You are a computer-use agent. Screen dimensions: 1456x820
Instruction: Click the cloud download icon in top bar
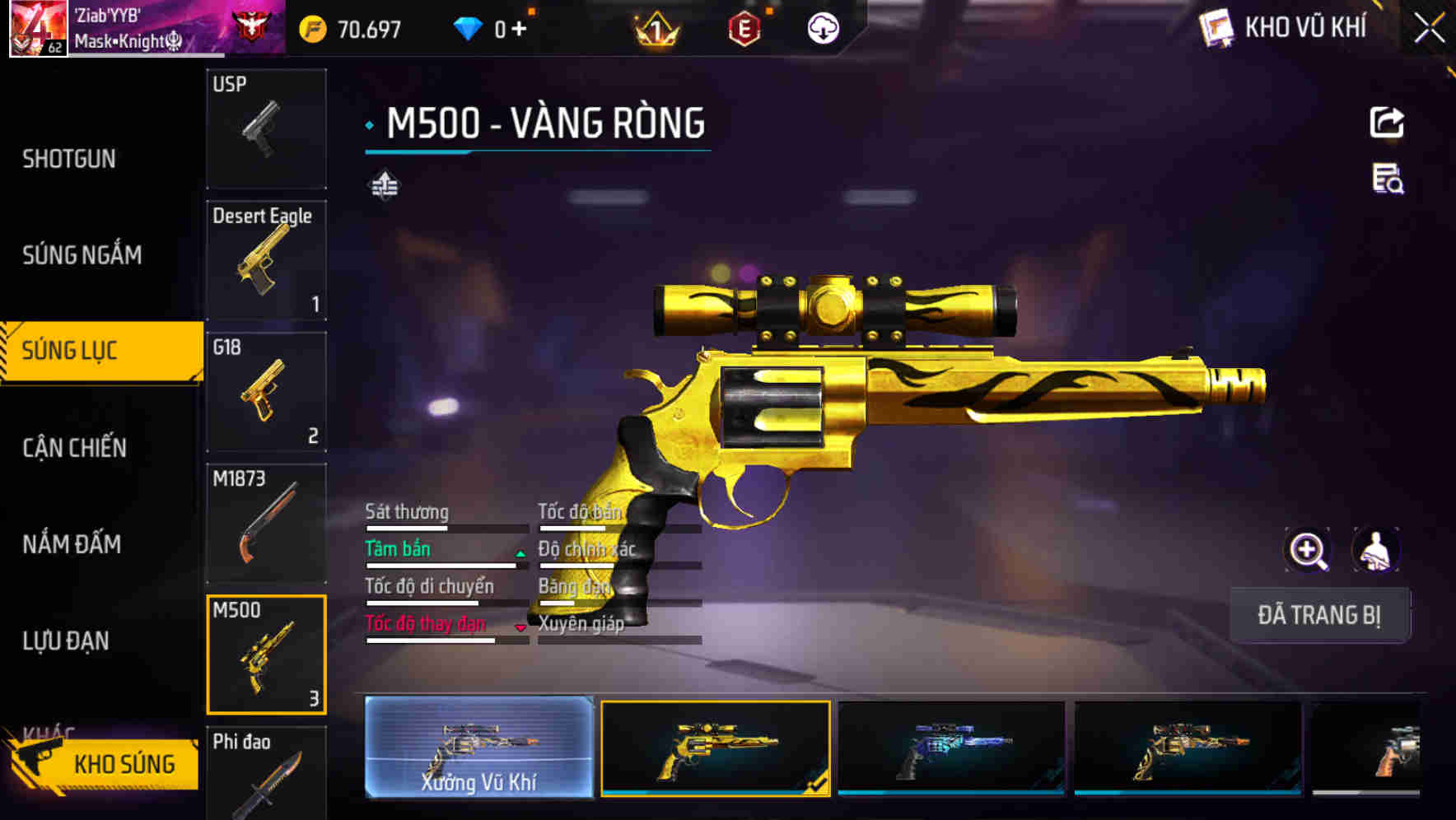823,27
